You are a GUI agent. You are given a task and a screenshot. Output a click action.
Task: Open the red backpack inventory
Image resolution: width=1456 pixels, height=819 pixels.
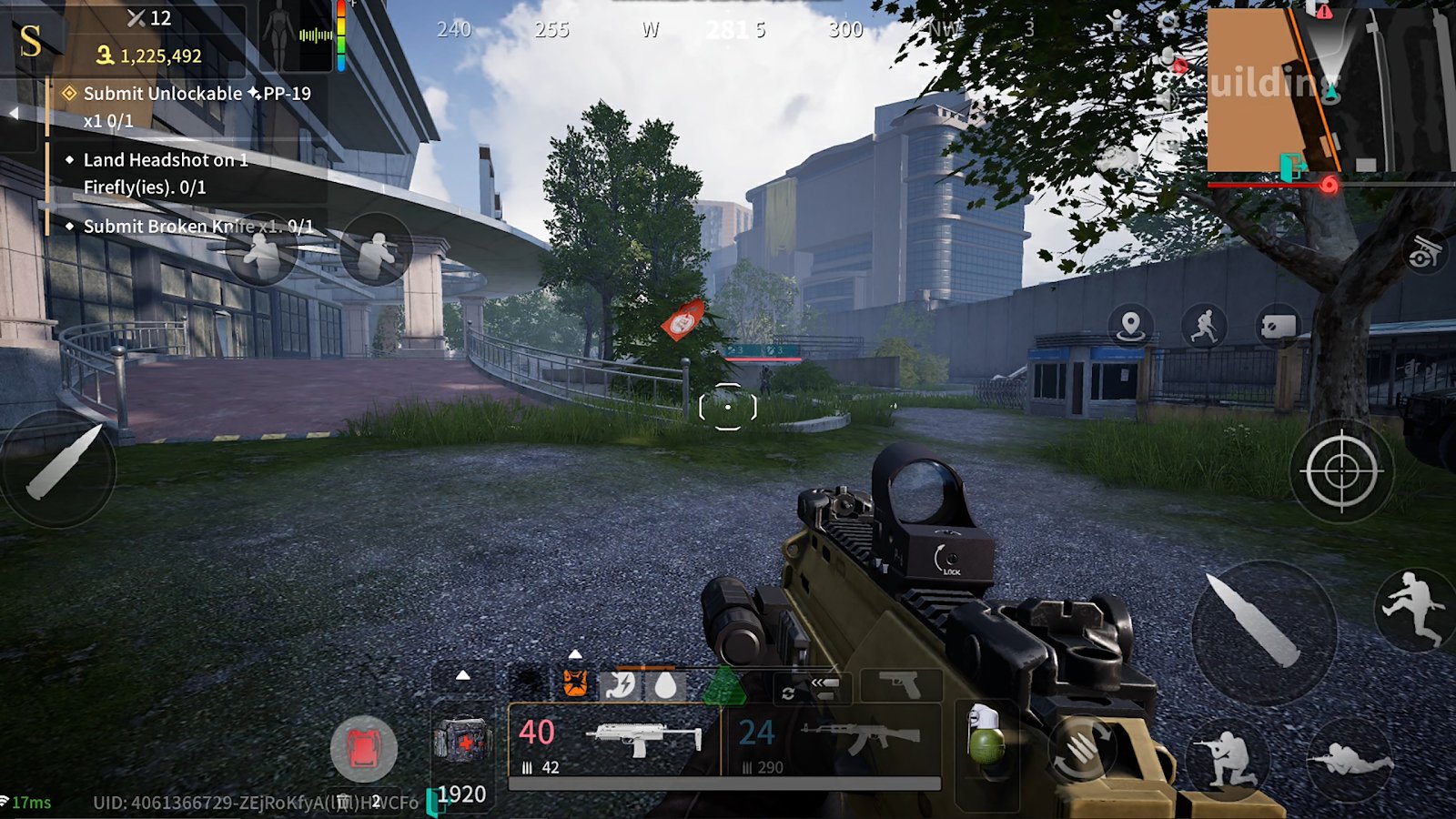(x=363, y=749)
